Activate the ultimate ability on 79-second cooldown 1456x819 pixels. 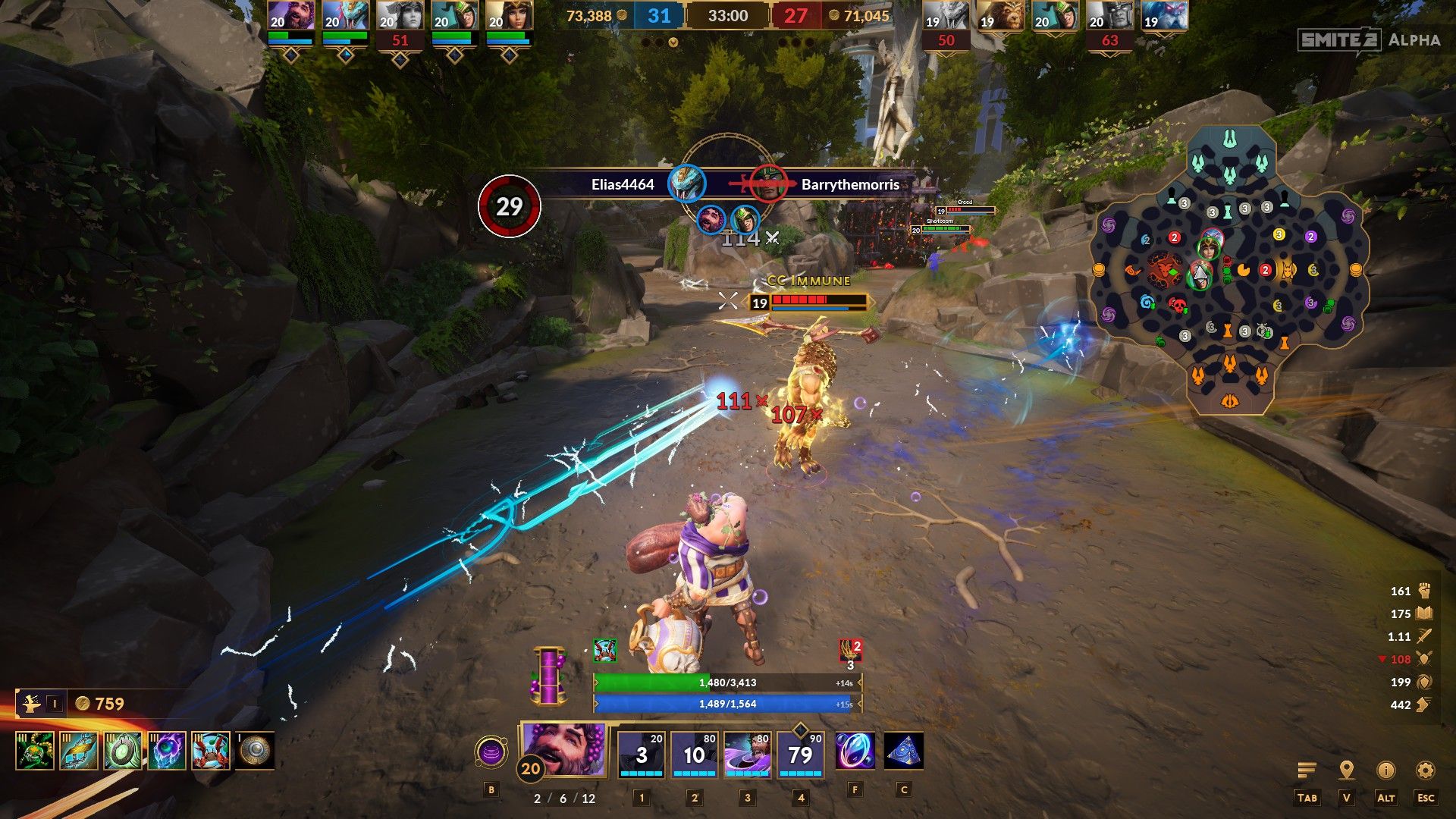(801, 755)
